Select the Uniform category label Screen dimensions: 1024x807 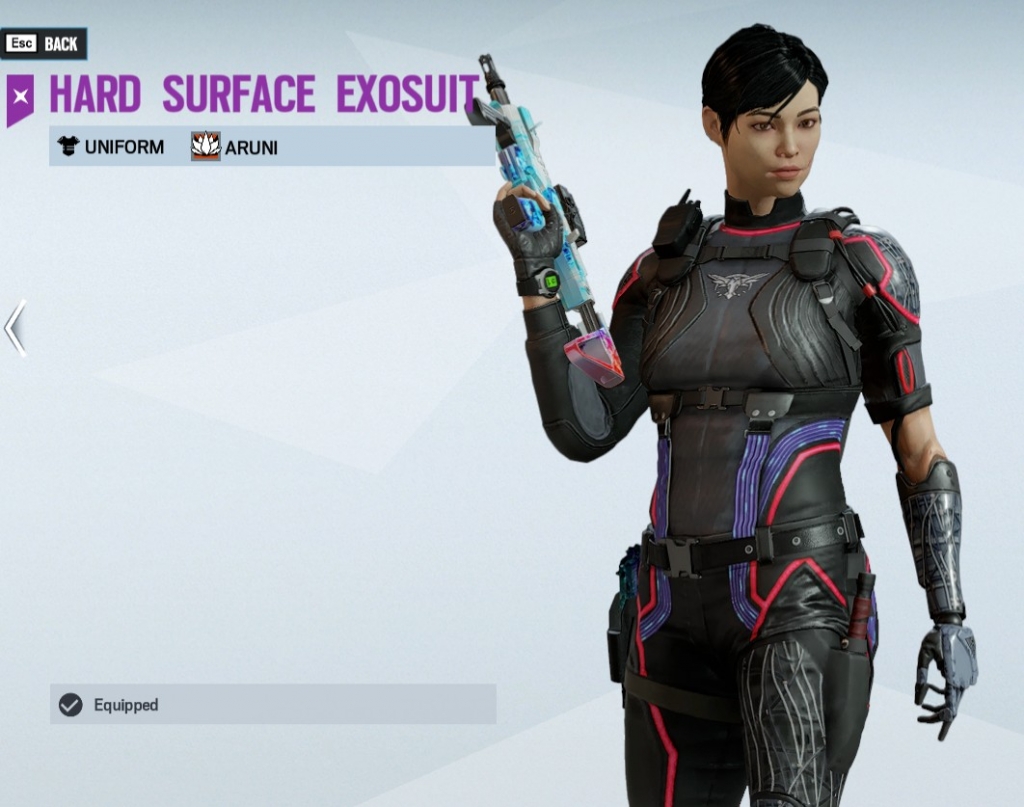111,147
